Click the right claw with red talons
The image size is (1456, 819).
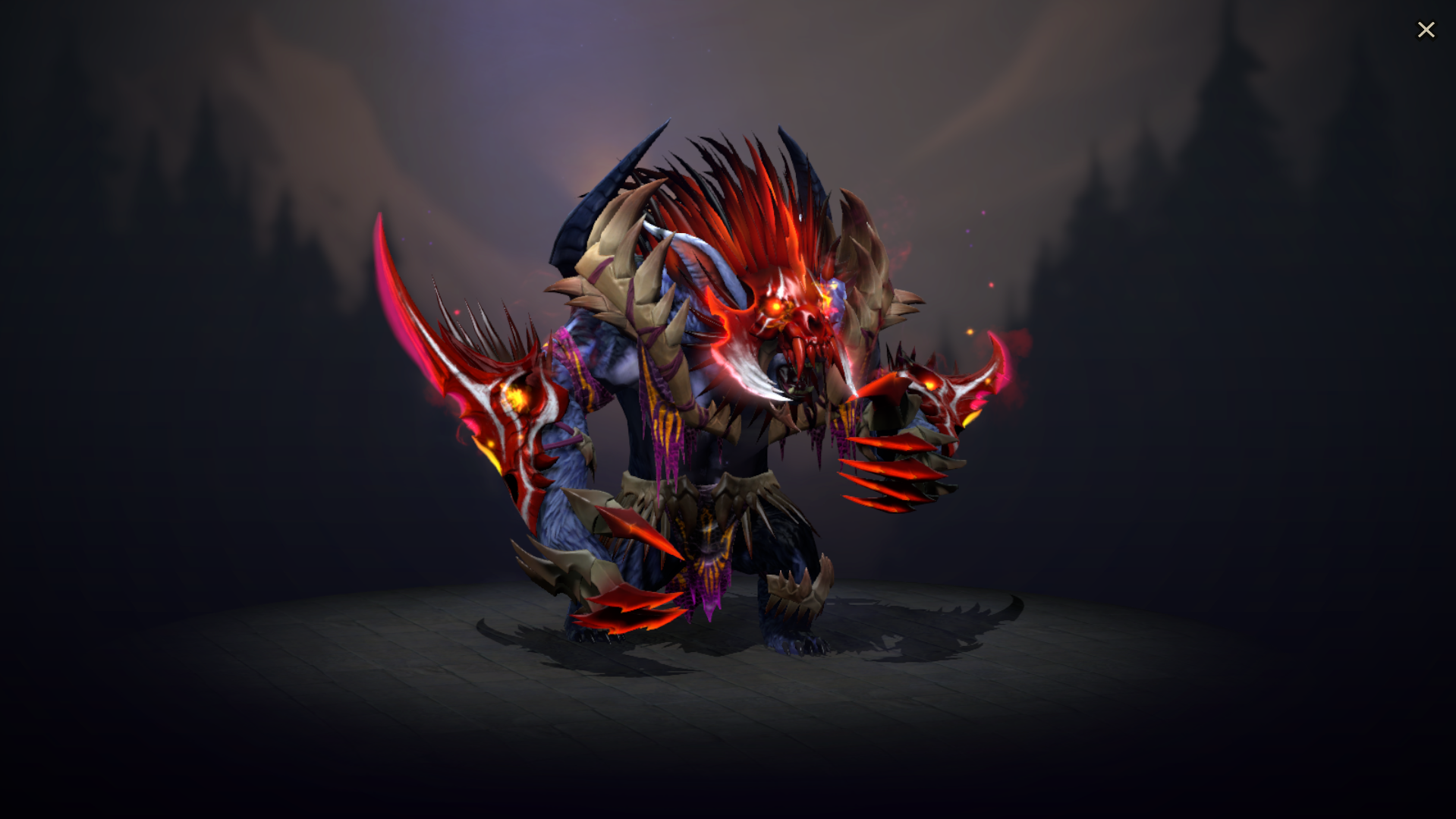point(903,463)
